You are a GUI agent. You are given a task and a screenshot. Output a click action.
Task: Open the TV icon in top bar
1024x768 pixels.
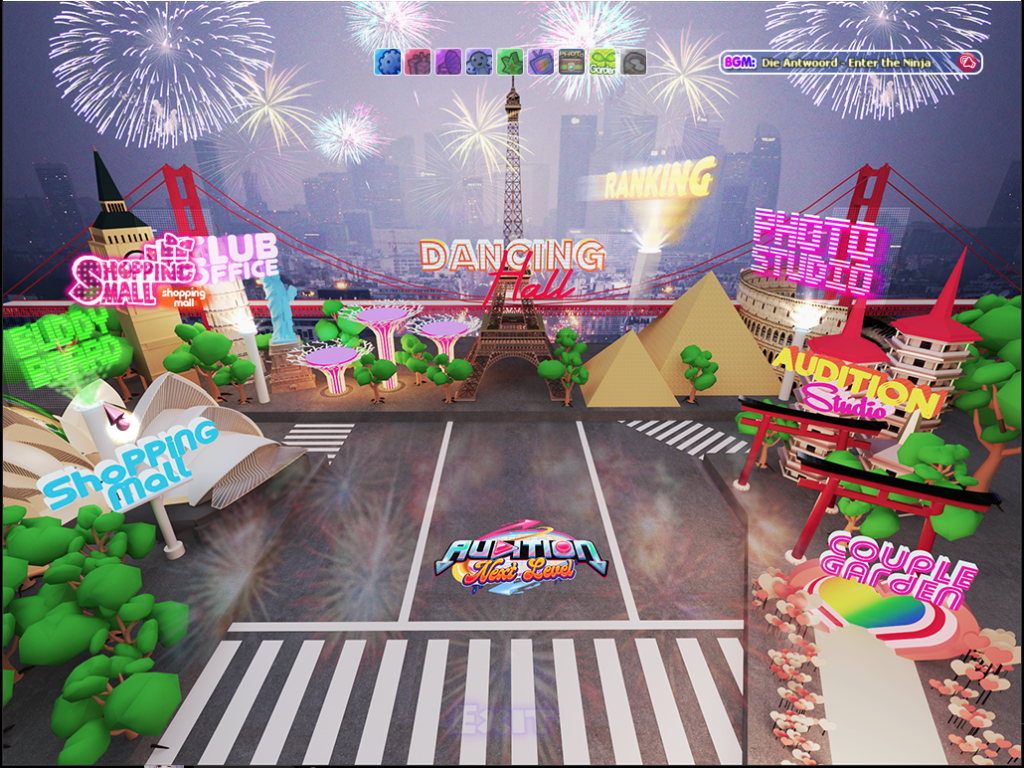point(540,62)
